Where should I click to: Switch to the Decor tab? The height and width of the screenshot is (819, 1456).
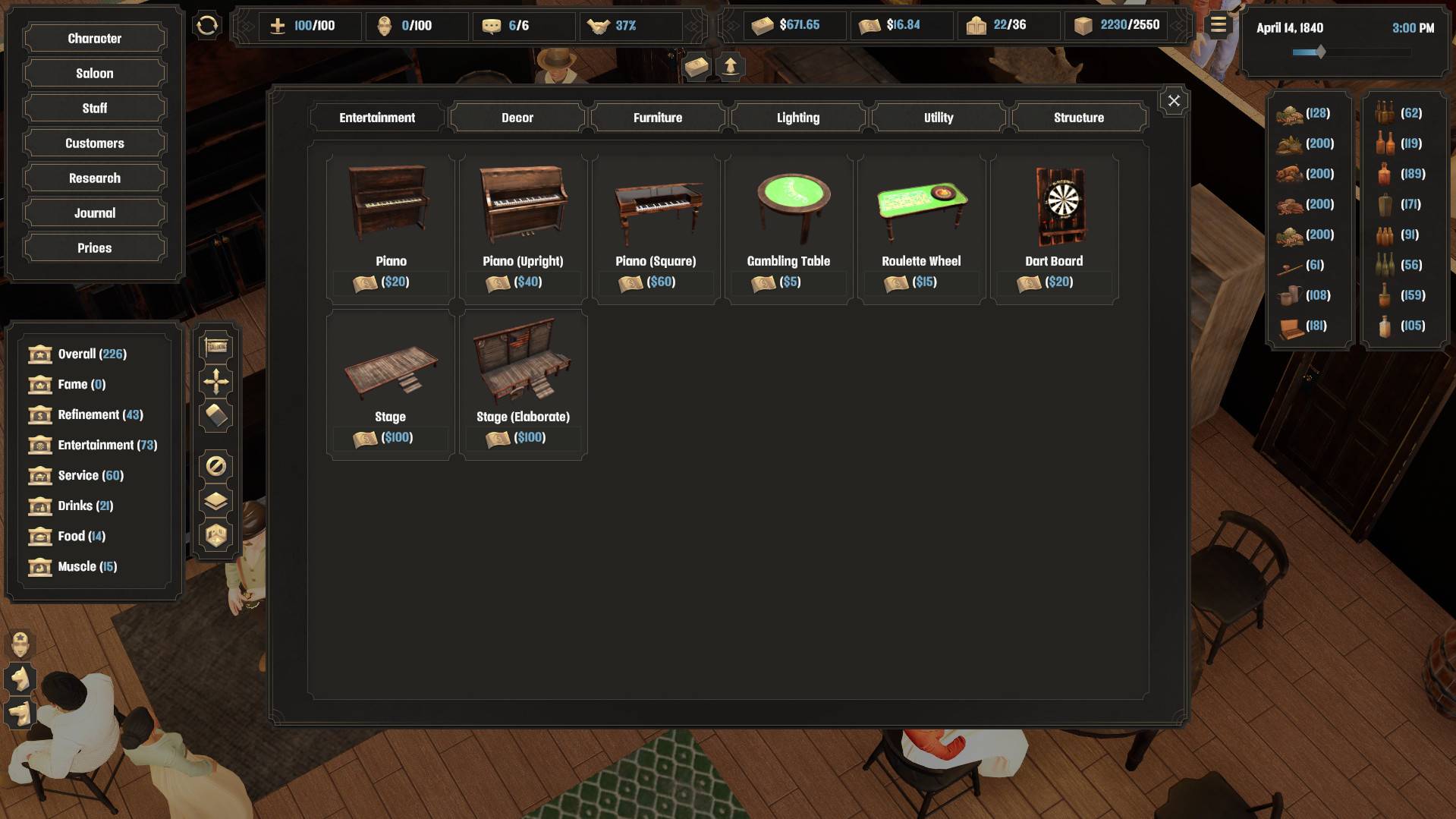pos(517,118)
